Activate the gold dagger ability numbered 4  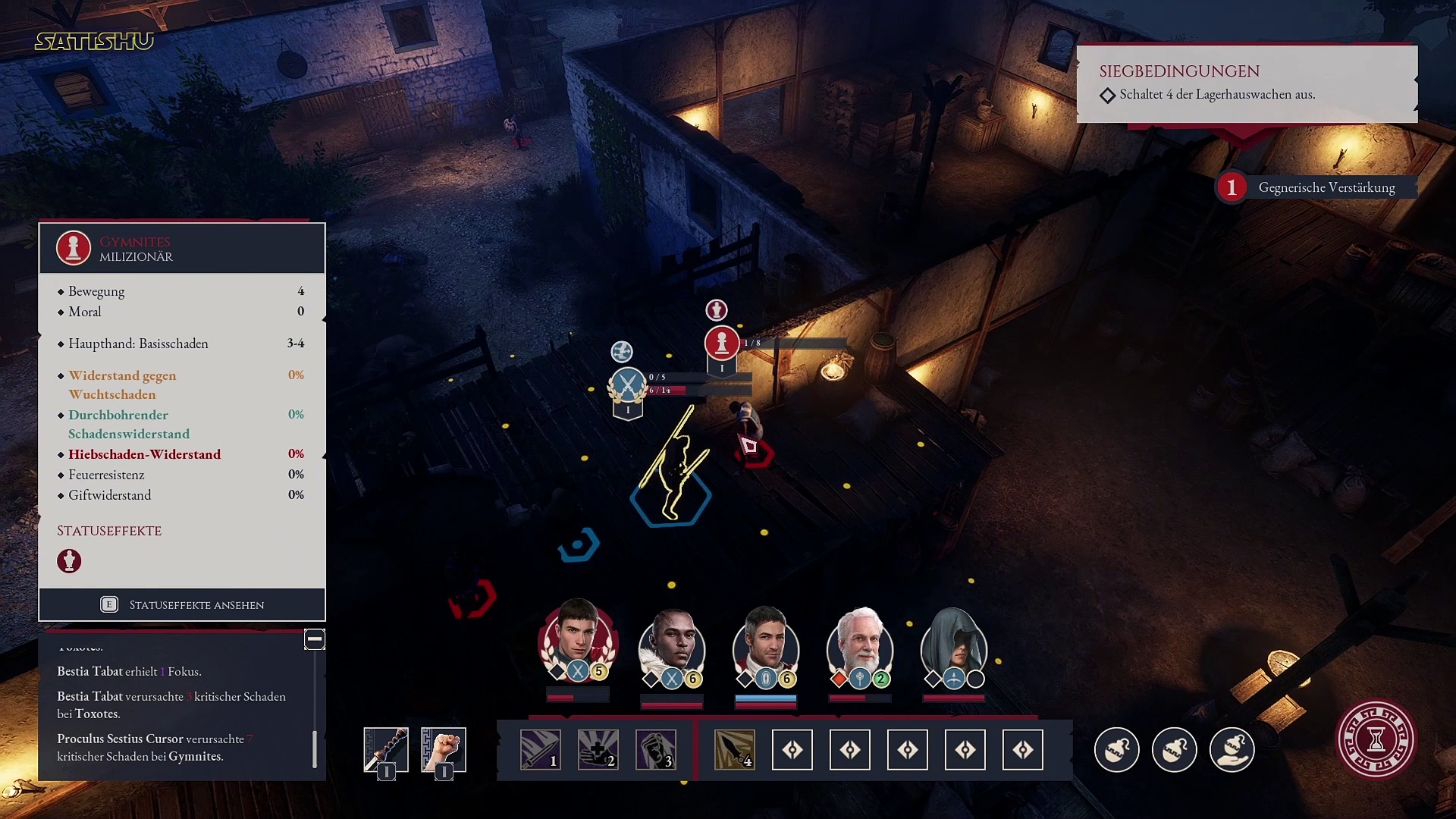click(735, 749)
